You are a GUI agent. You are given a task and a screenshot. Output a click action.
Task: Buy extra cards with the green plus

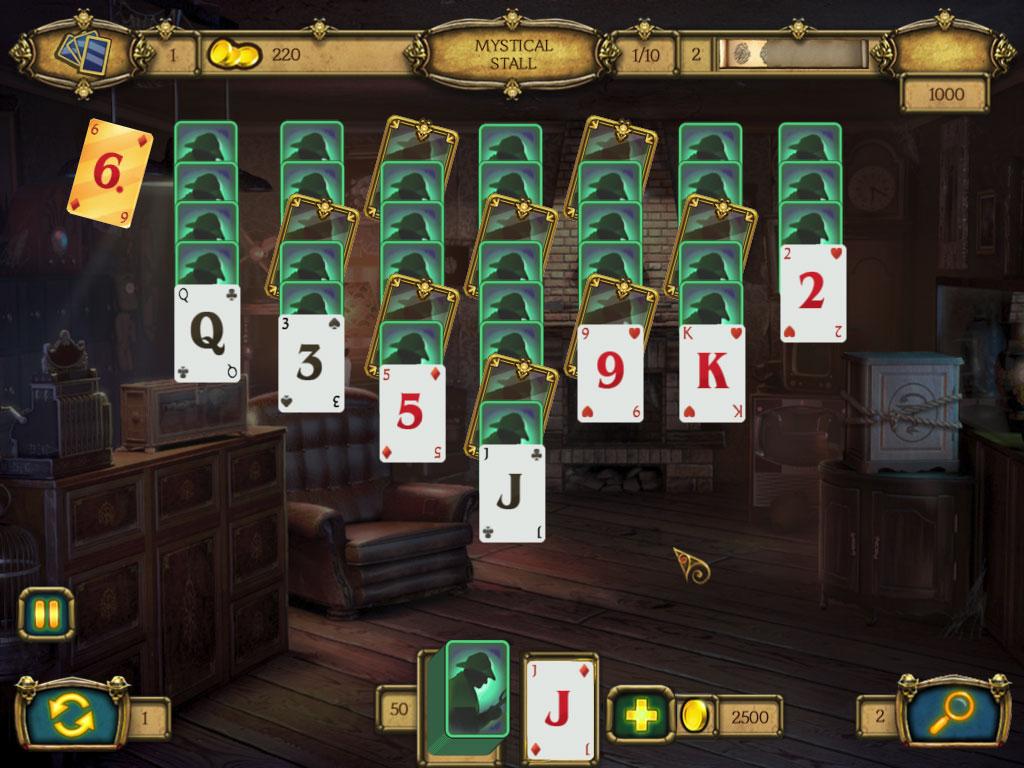637,715
